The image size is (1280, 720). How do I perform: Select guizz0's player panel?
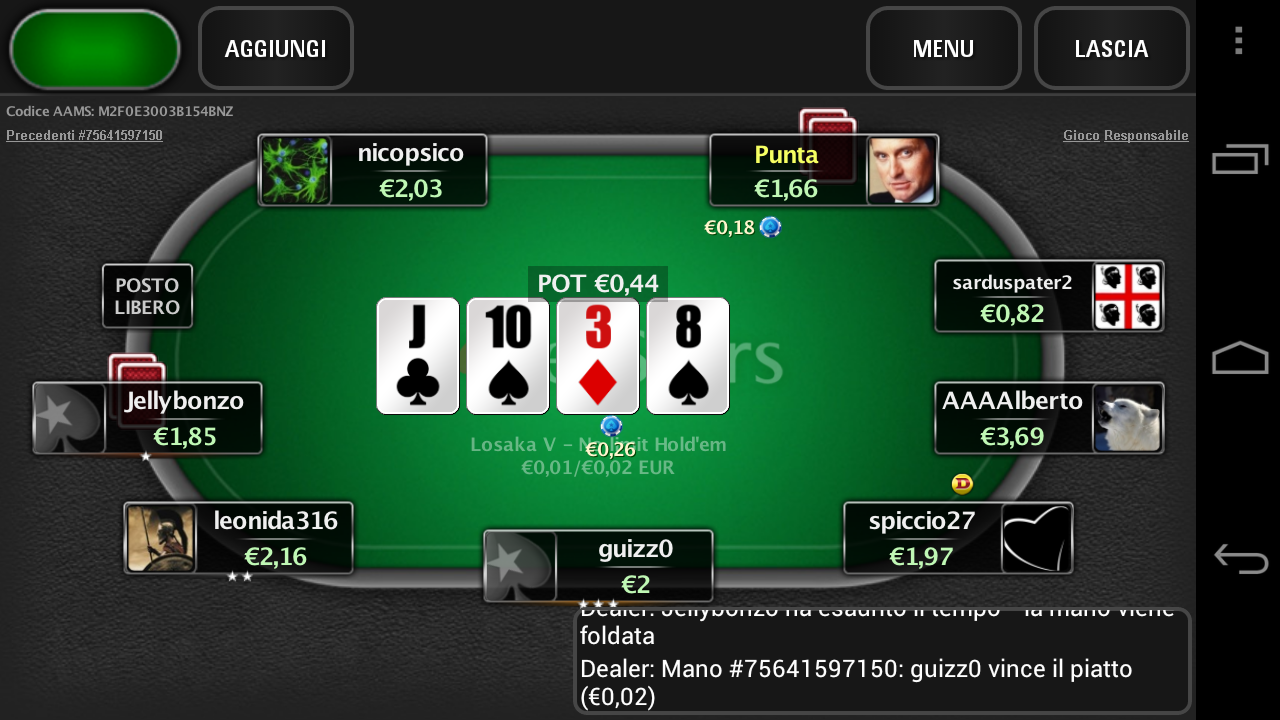[x=598, y=566]
